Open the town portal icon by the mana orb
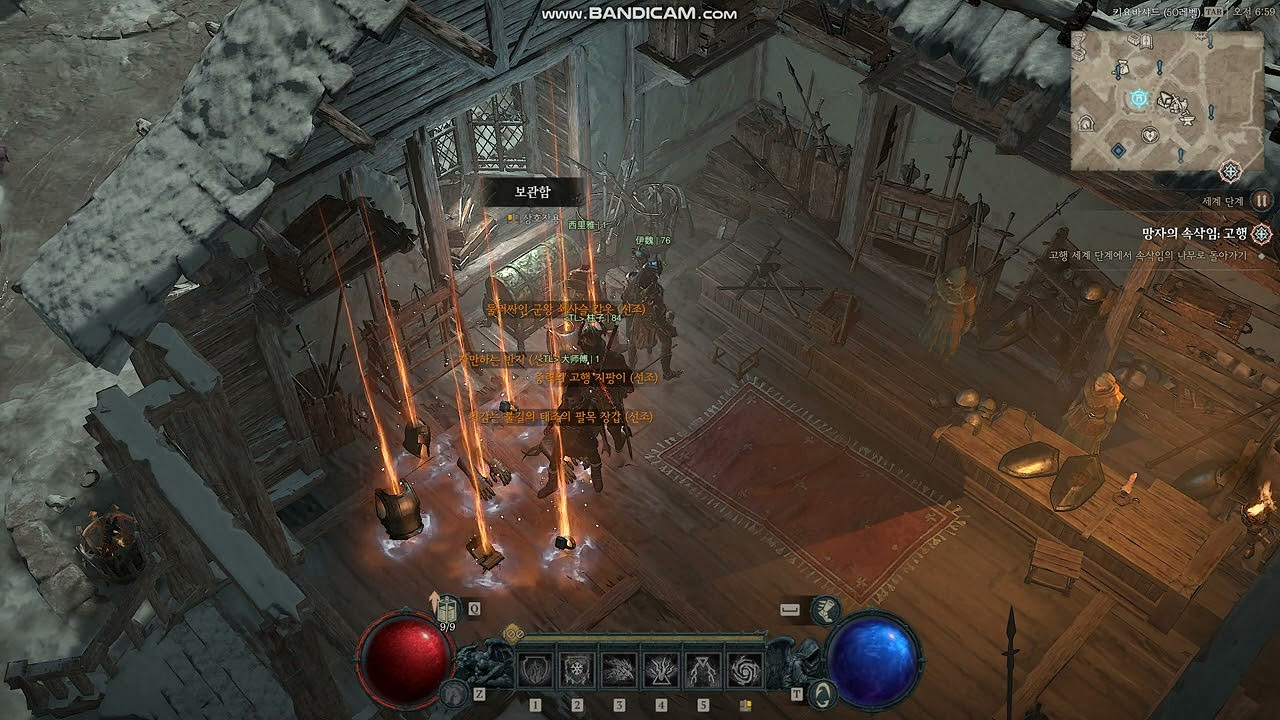This screenshot has width=1280, height=720. [x=822, y=693]
